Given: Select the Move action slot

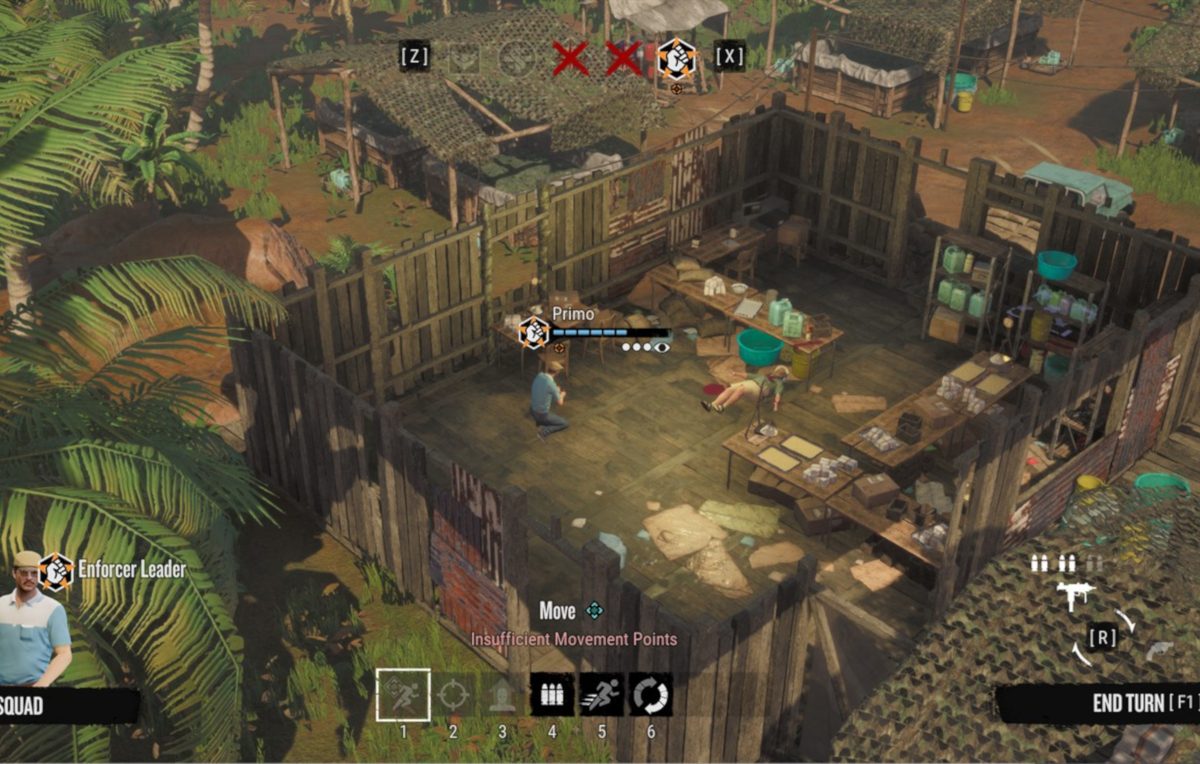Looking at the screenshot, I should [x=403, y=694].
